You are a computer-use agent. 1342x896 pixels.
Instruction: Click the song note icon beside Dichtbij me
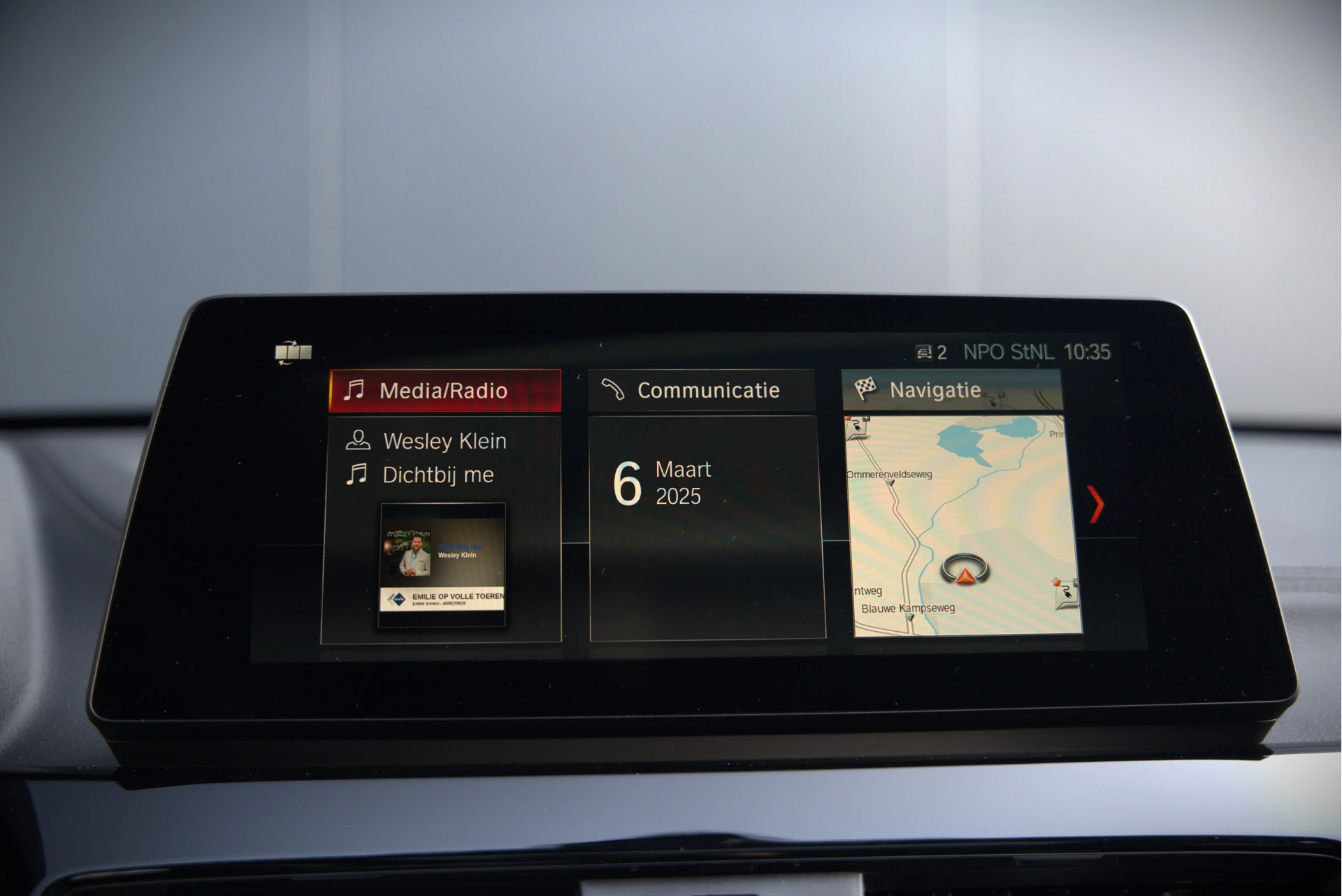click(x=357, y=475)
